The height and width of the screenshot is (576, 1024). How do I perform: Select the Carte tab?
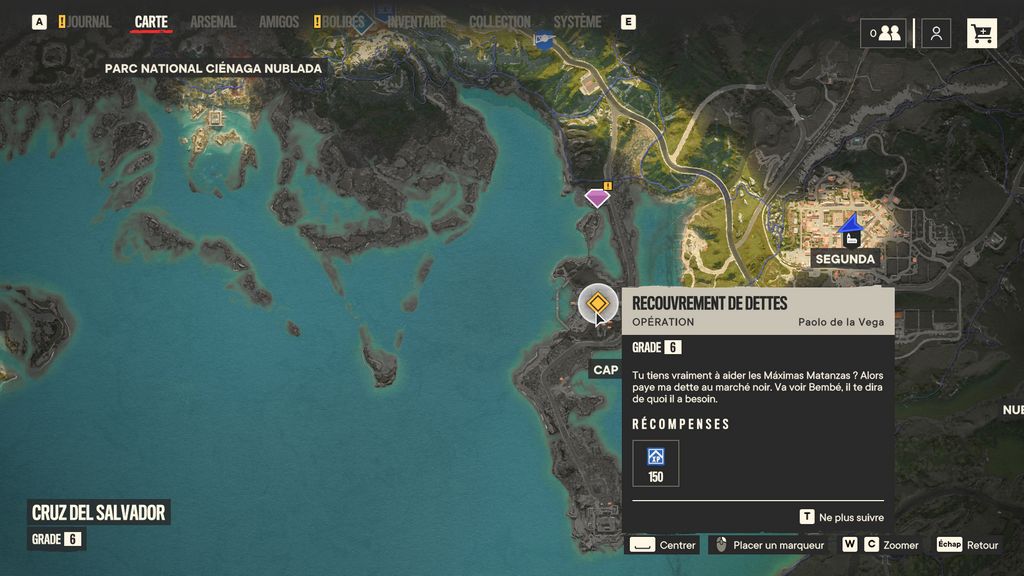point(151,22)
